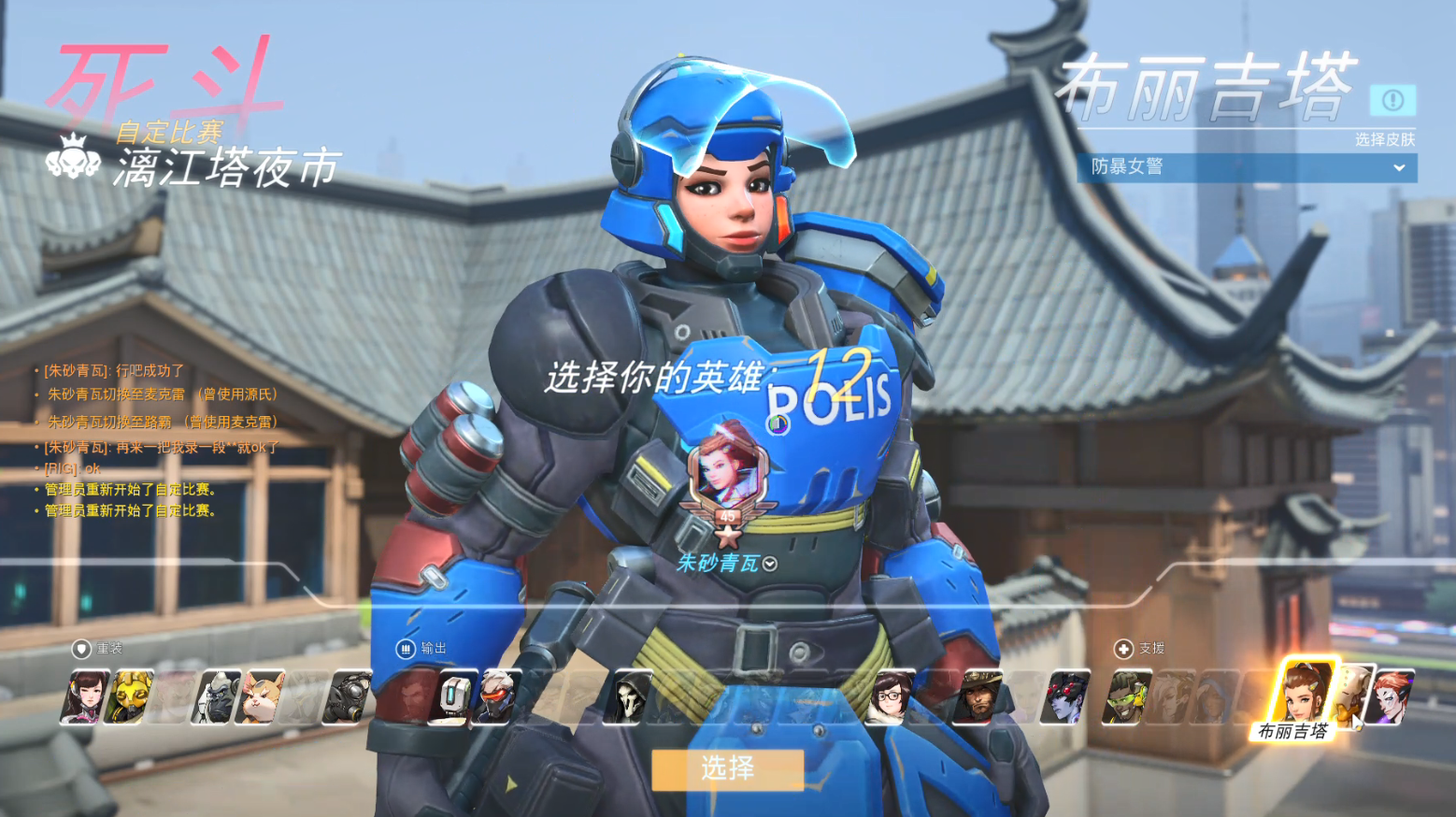The width and height of the screenshot is (1456, 817).
Task: Choose the Reaper hero portrait
Action: point(628,697)
